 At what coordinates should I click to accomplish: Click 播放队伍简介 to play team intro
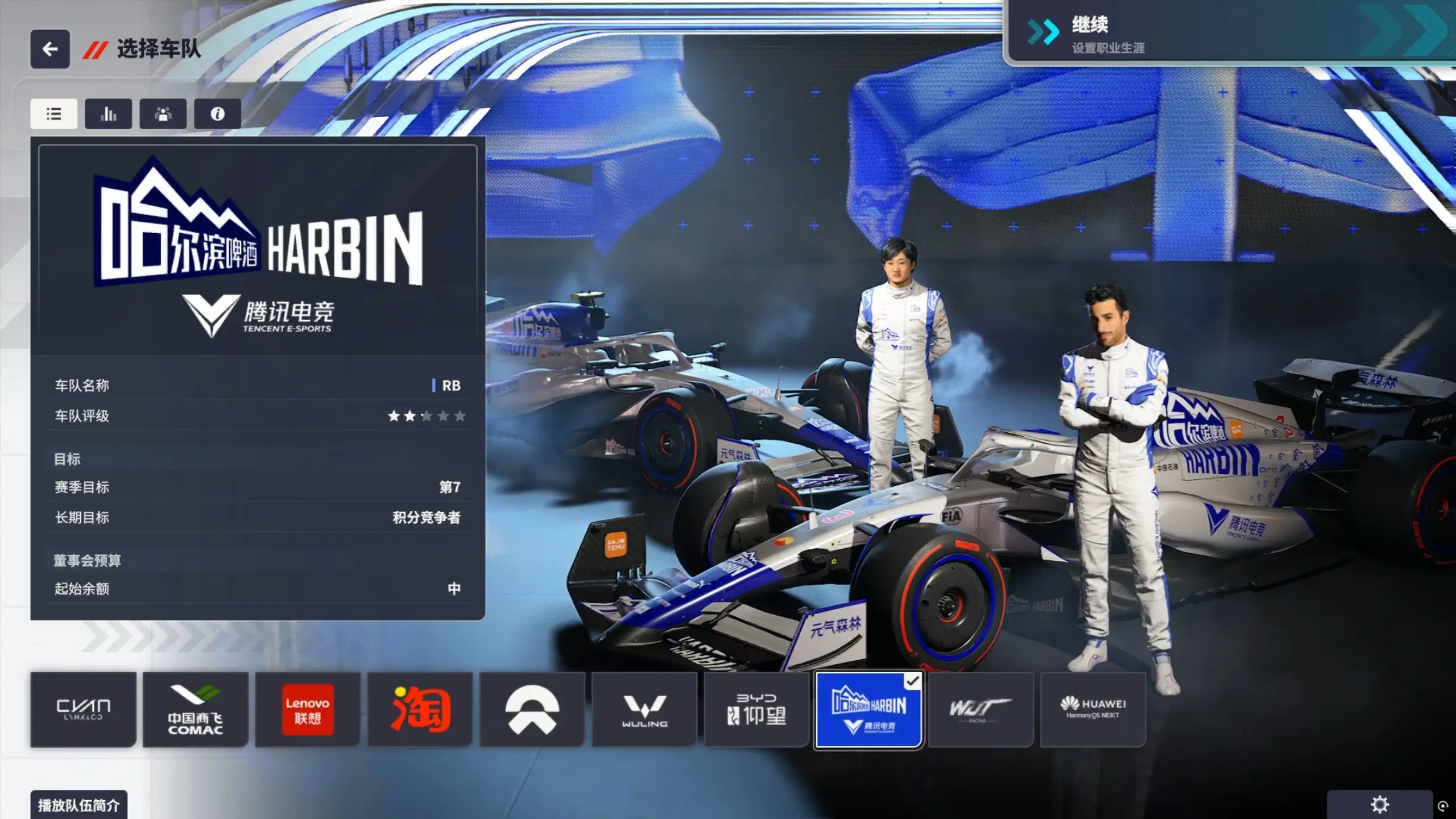click(x=80, y=805)
